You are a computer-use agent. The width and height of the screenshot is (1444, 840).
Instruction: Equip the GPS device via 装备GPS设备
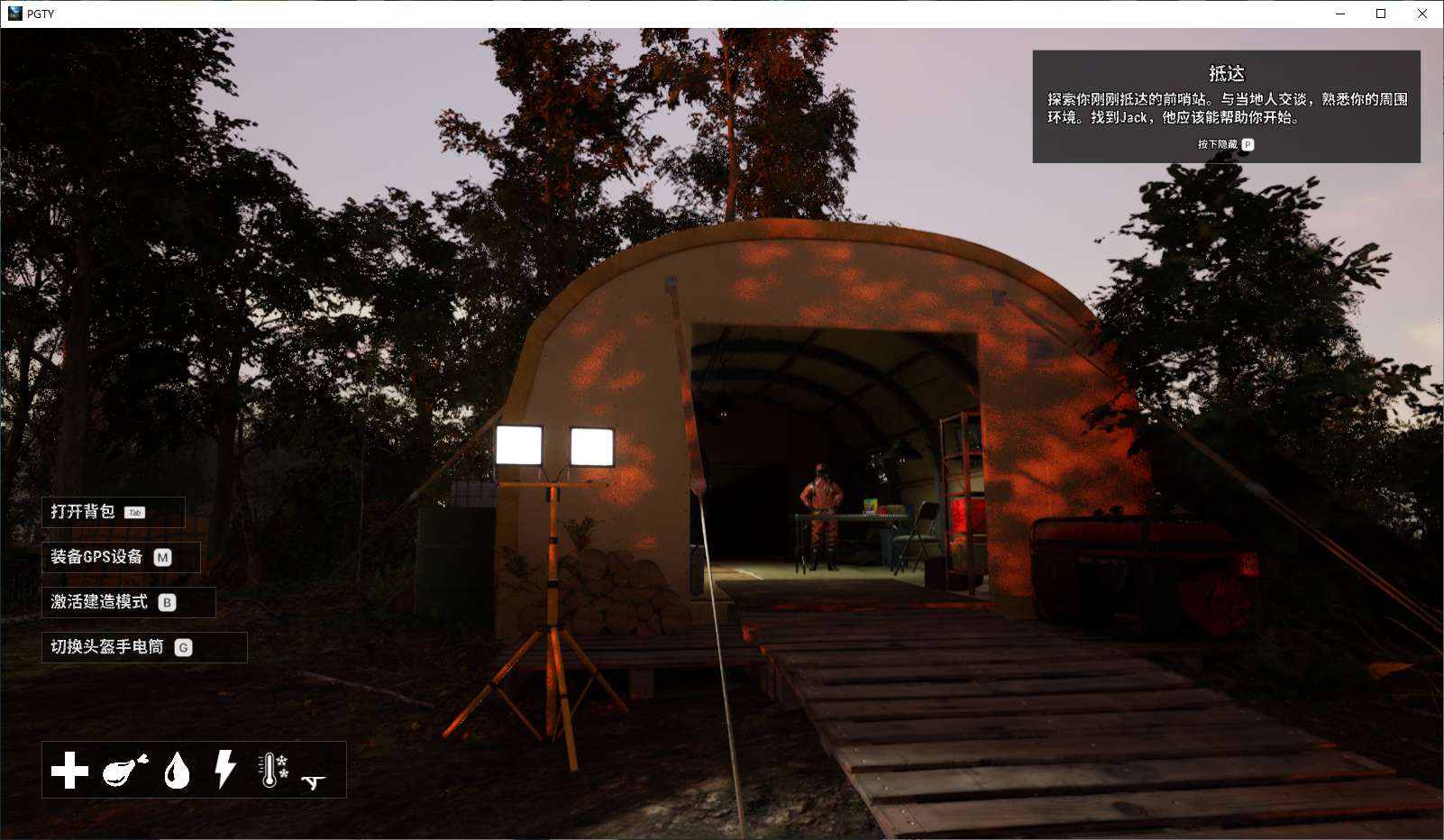pyautogui.click(x=95, y=557)
